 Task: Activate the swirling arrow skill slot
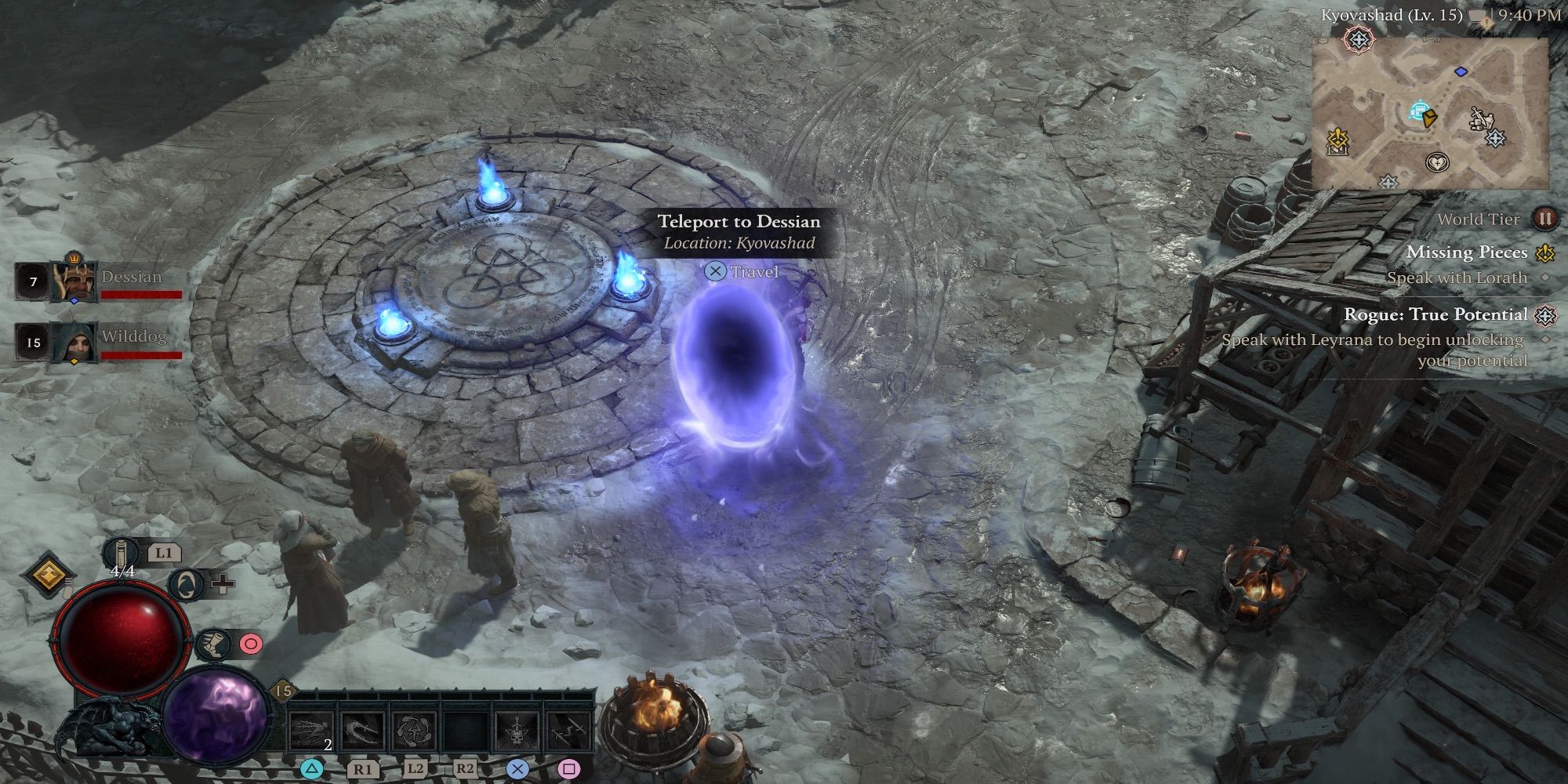(415, 732)
